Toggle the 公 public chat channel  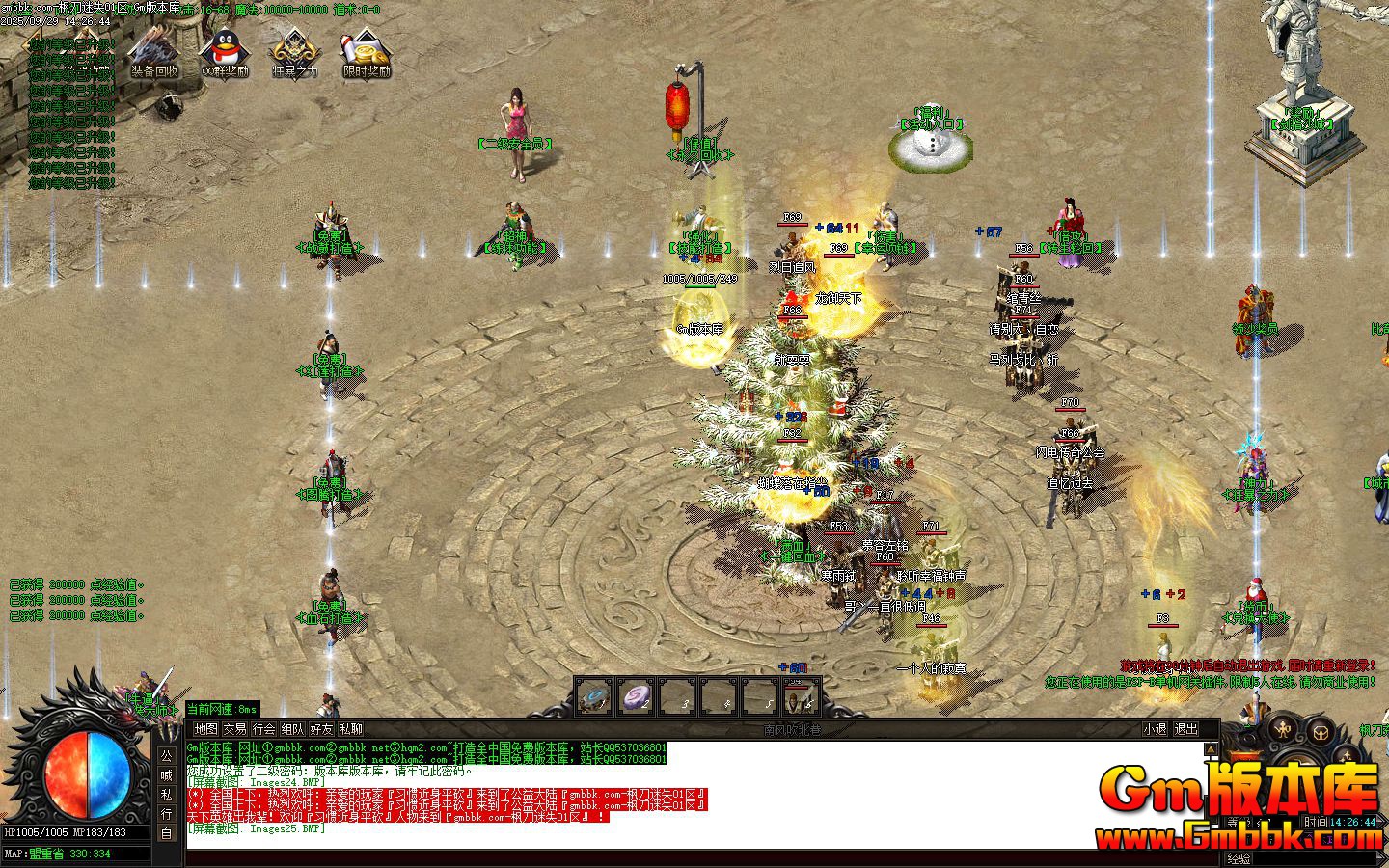tap(166, 755)
